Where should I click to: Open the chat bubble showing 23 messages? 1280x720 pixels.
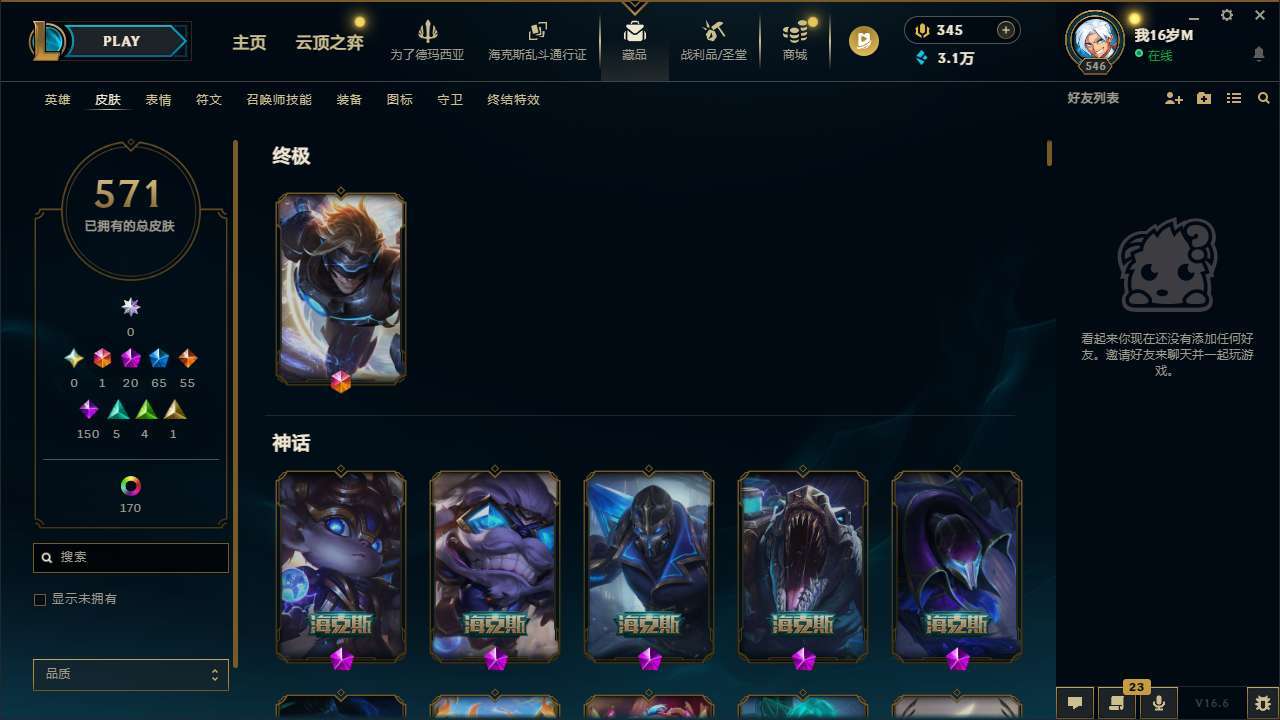tap(1118, 701)
